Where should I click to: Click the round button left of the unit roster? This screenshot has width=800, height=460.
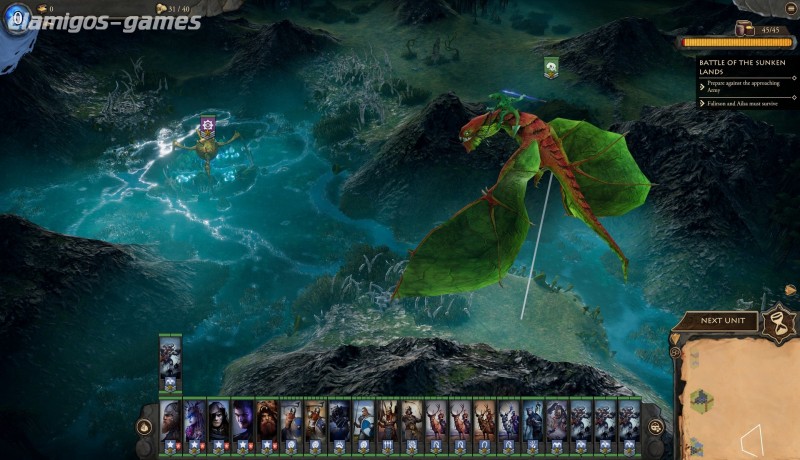click(x=145, y=427)
